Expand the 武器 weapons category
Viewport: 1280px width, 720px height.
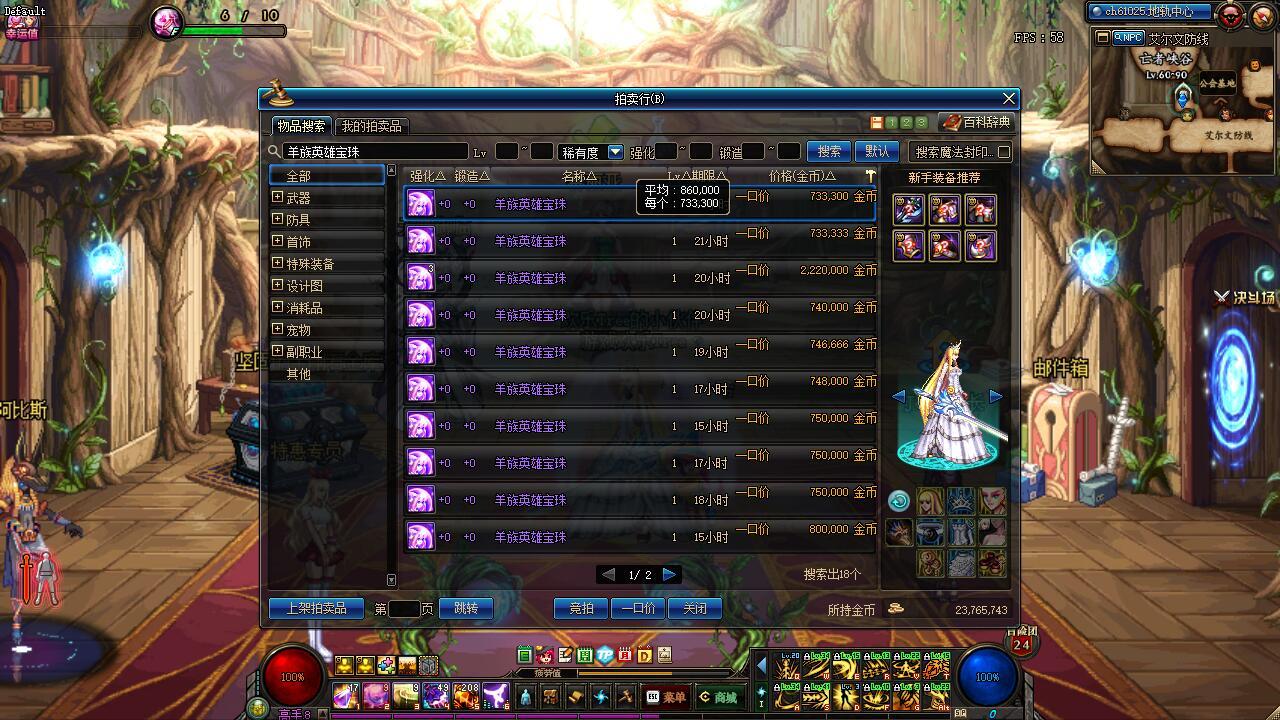[x=277, y=198]
